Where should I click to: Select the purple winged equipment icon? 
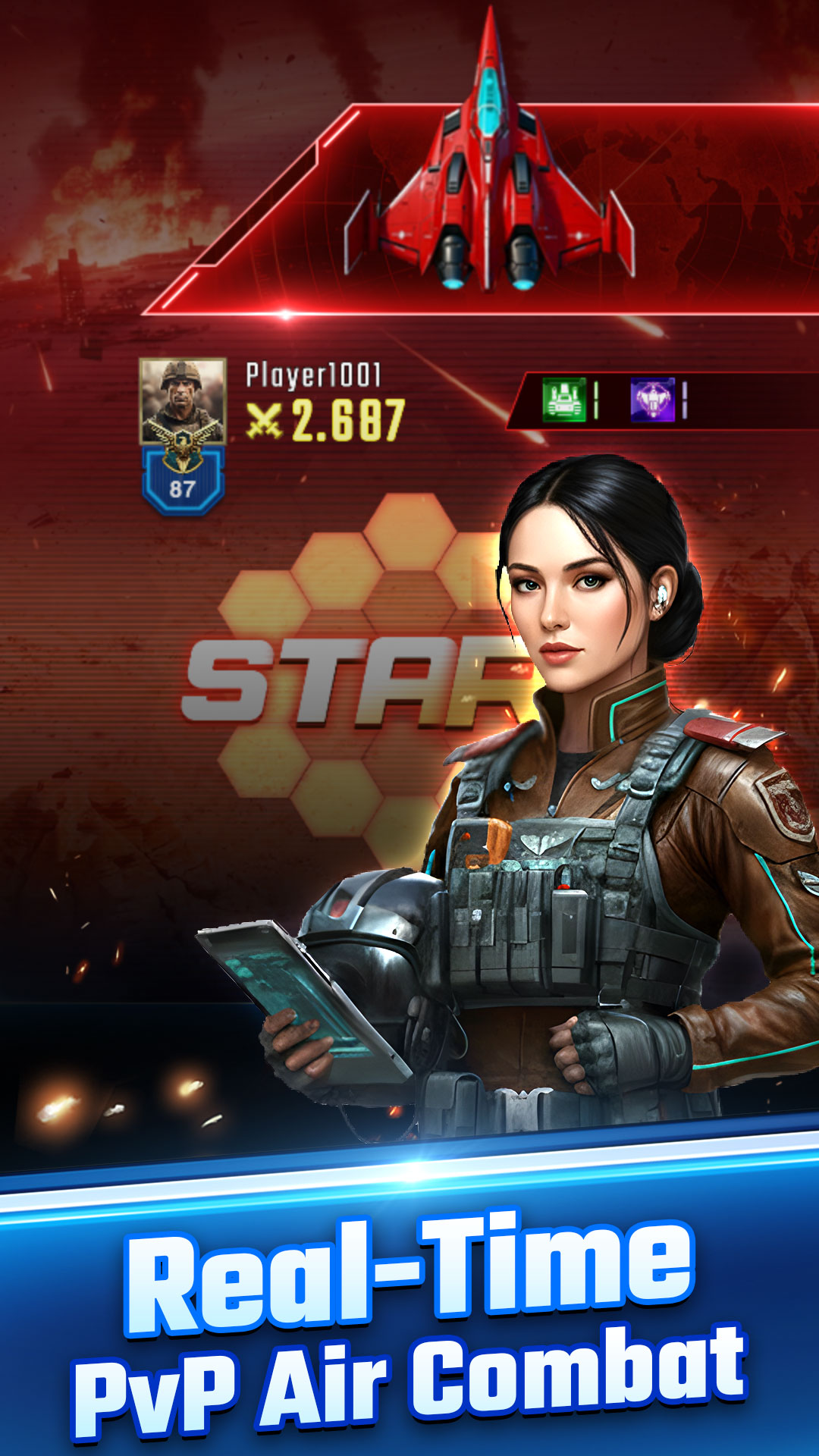click(652, 400)
